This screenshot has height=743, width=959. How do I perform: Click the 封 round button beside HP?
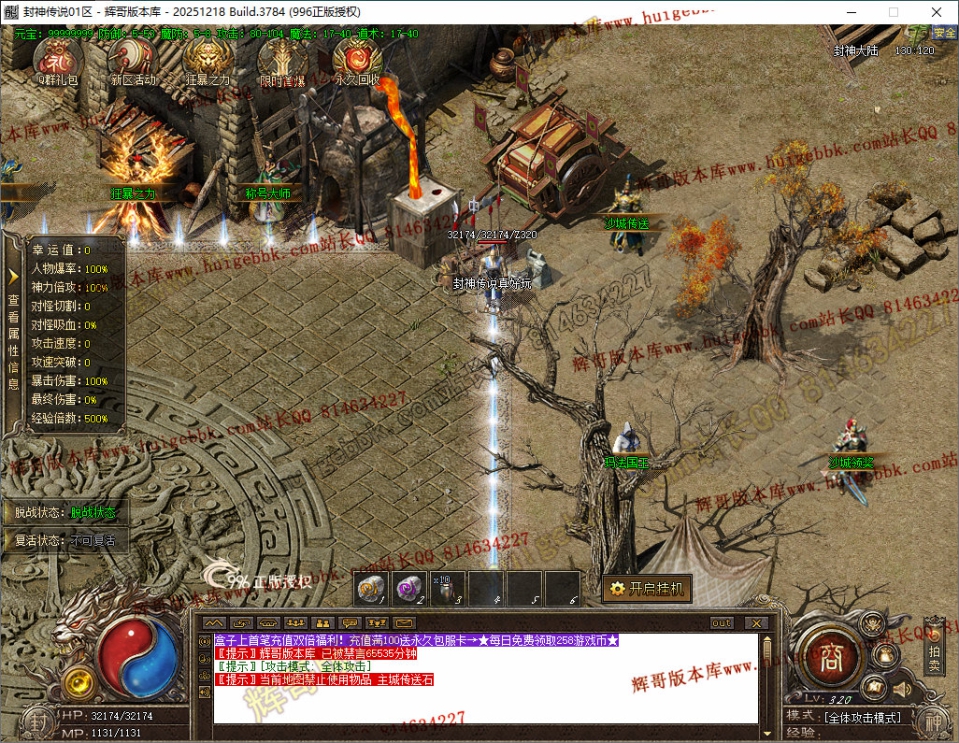pos(37,722)
